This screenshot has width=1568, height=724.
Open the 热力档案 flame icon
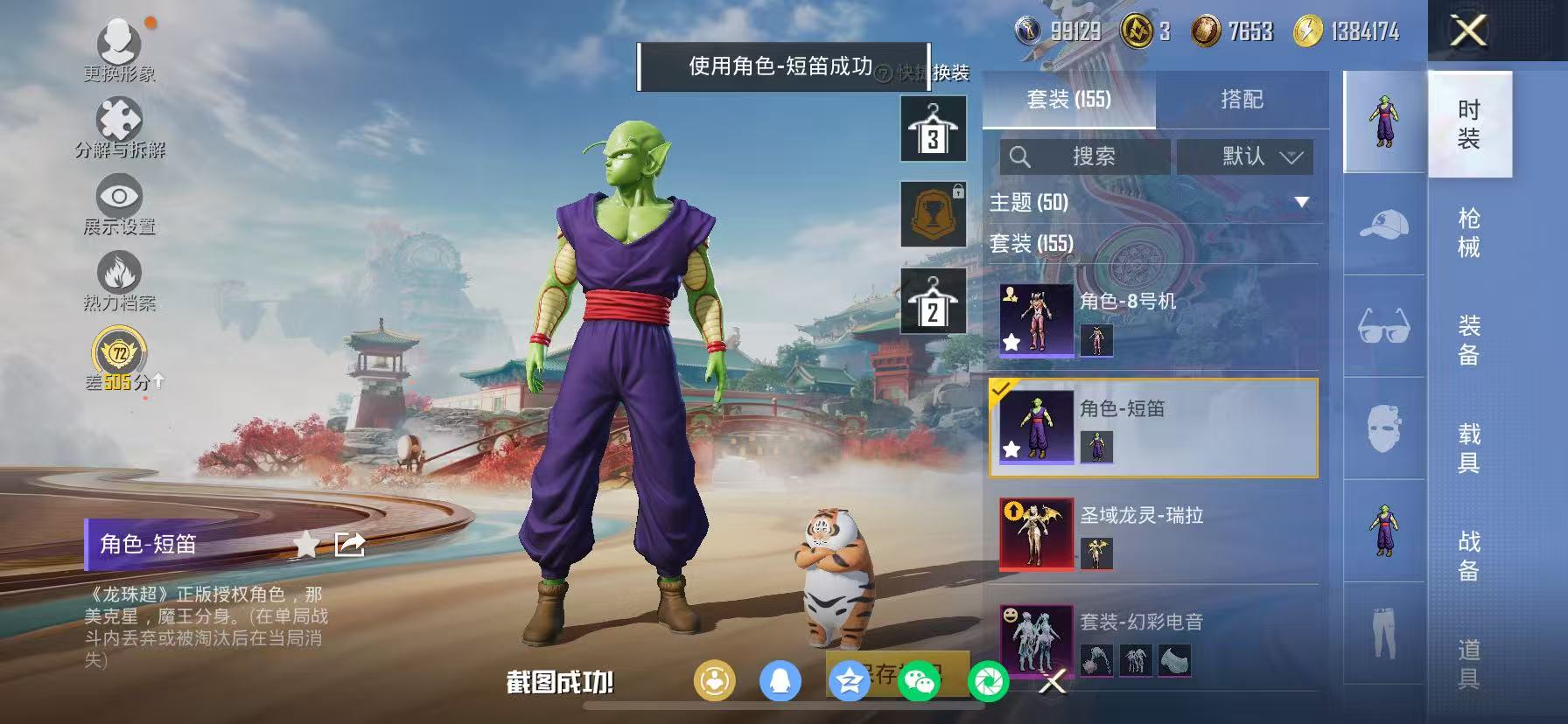pyautogui.click(x=117, y=274)
